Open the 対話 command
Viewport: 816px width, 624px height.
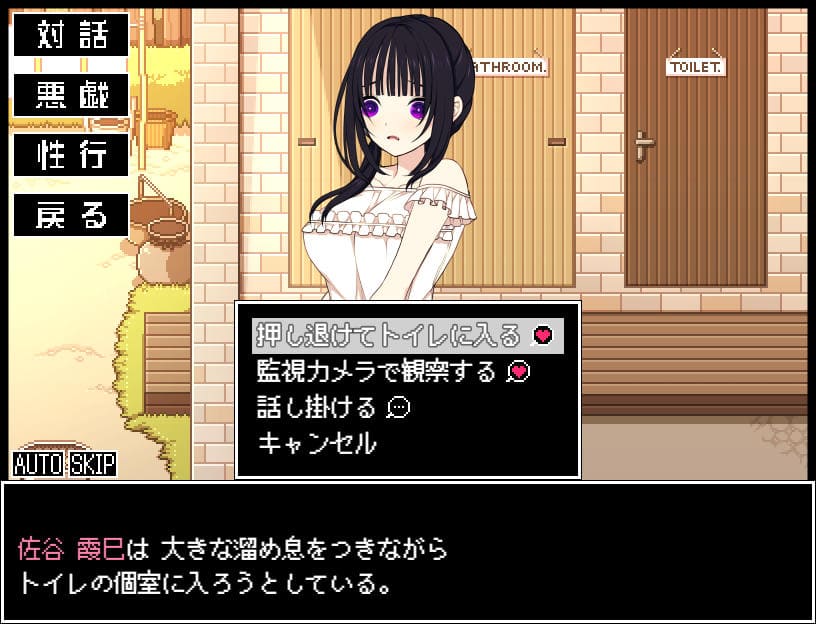pyautogui.click(x=71, y=35)
